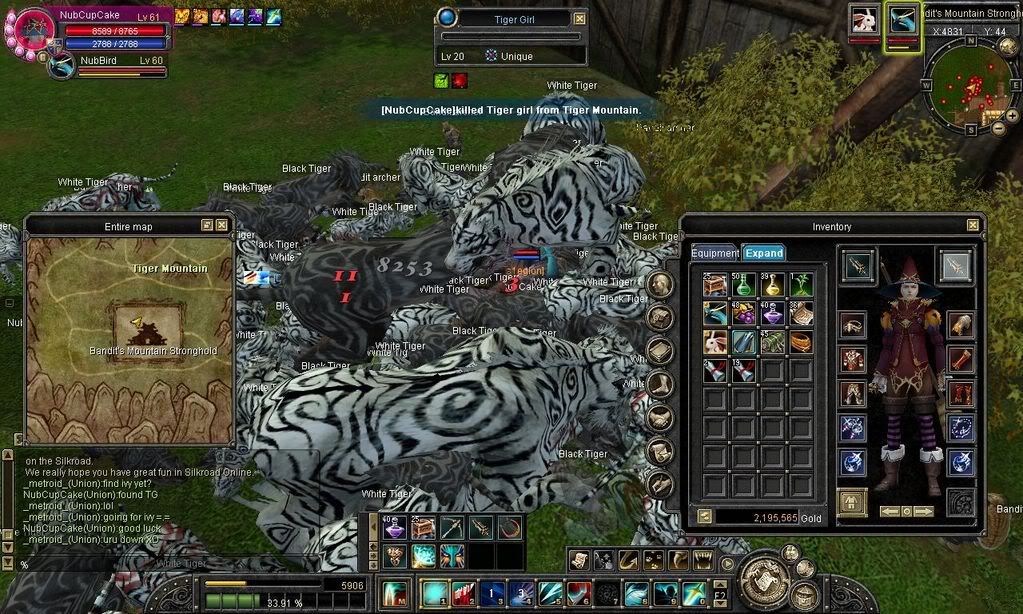Switch to the Equipment tab

[715, 253]
